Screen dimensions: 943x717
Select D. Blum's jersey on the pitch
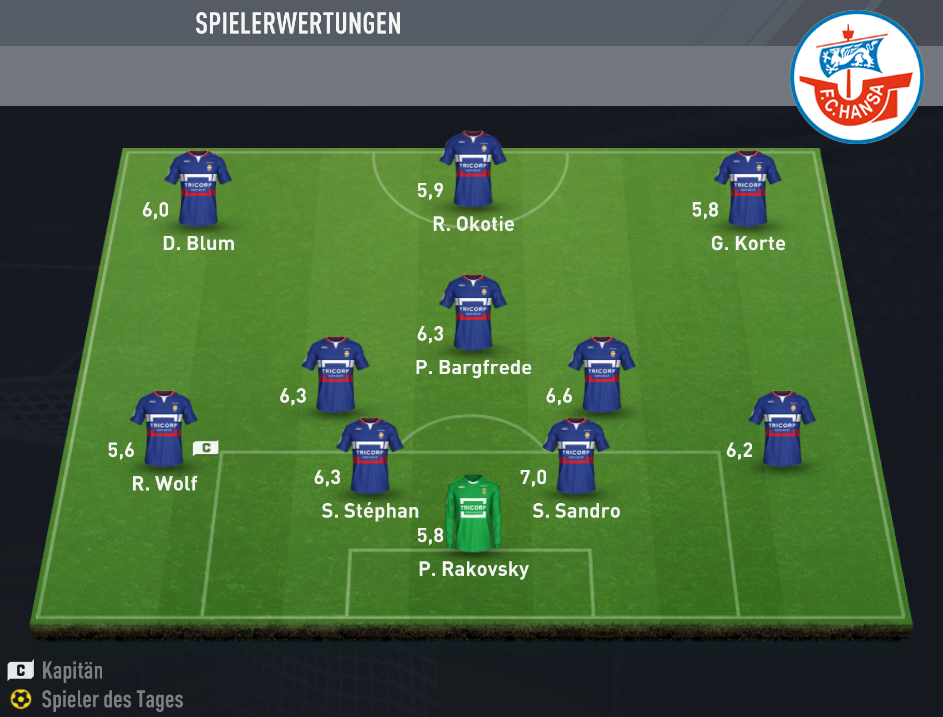pos(198,188)
